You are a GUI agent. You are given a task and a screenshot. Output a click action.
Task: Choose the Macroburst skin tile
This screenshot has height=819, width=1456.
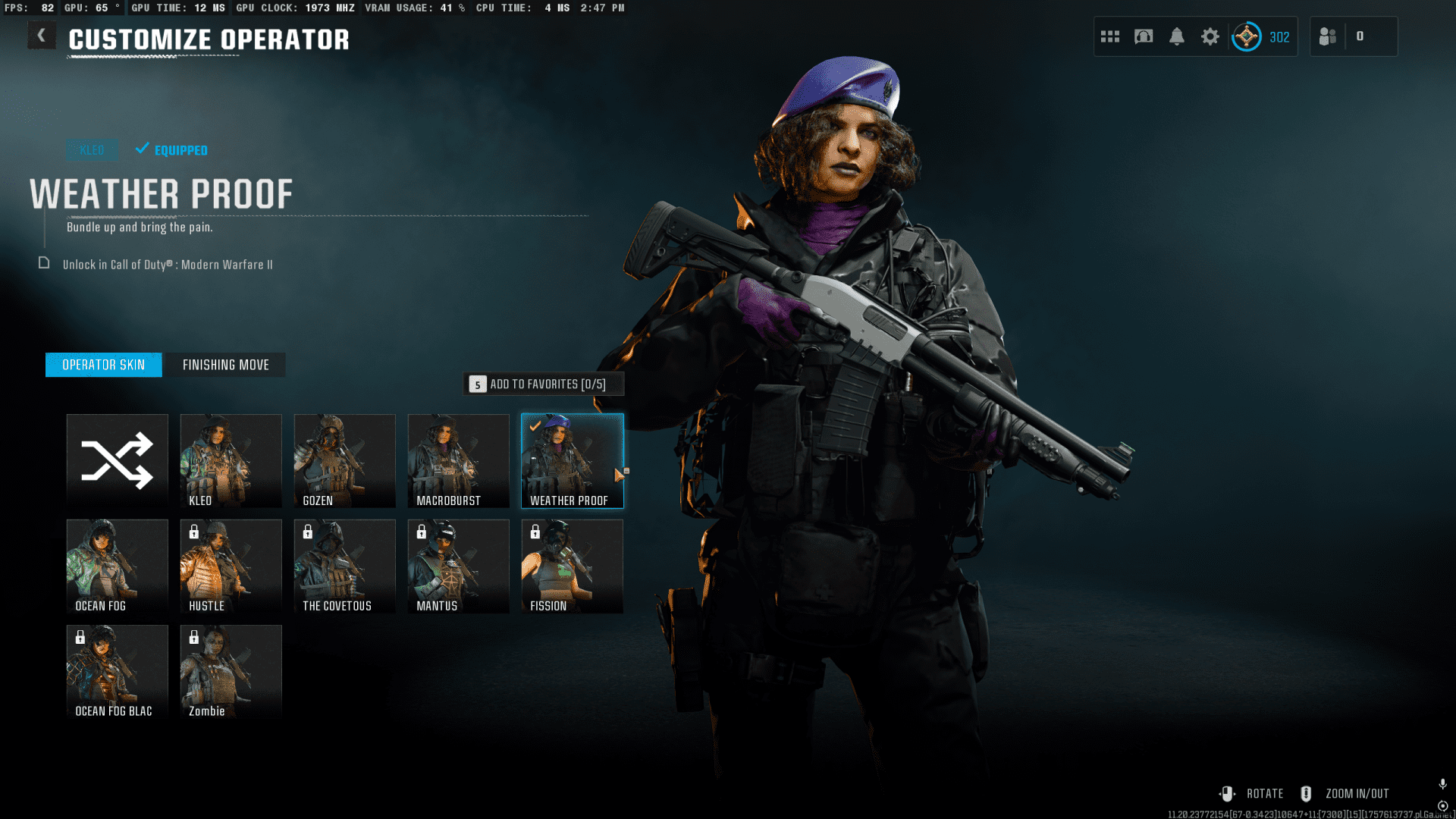(x=459, y=460)
